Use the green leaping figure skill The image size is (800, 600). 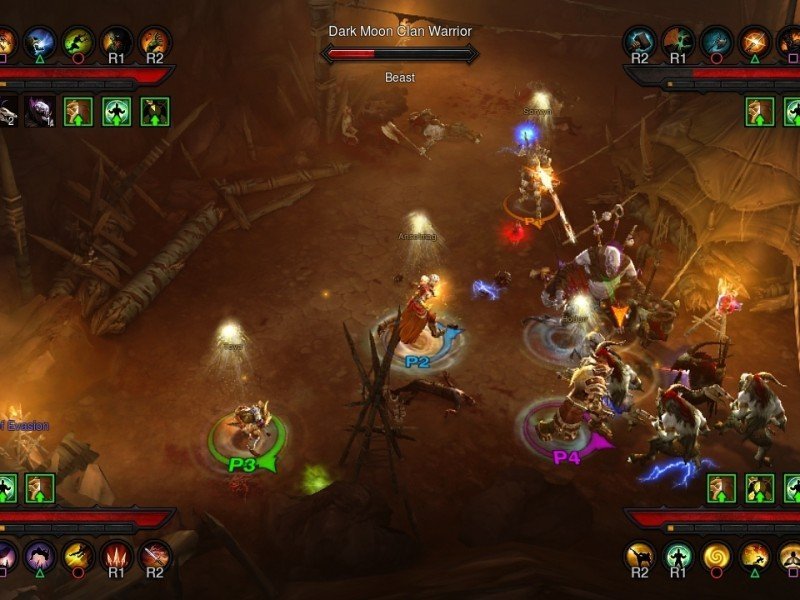pos(78,42)
